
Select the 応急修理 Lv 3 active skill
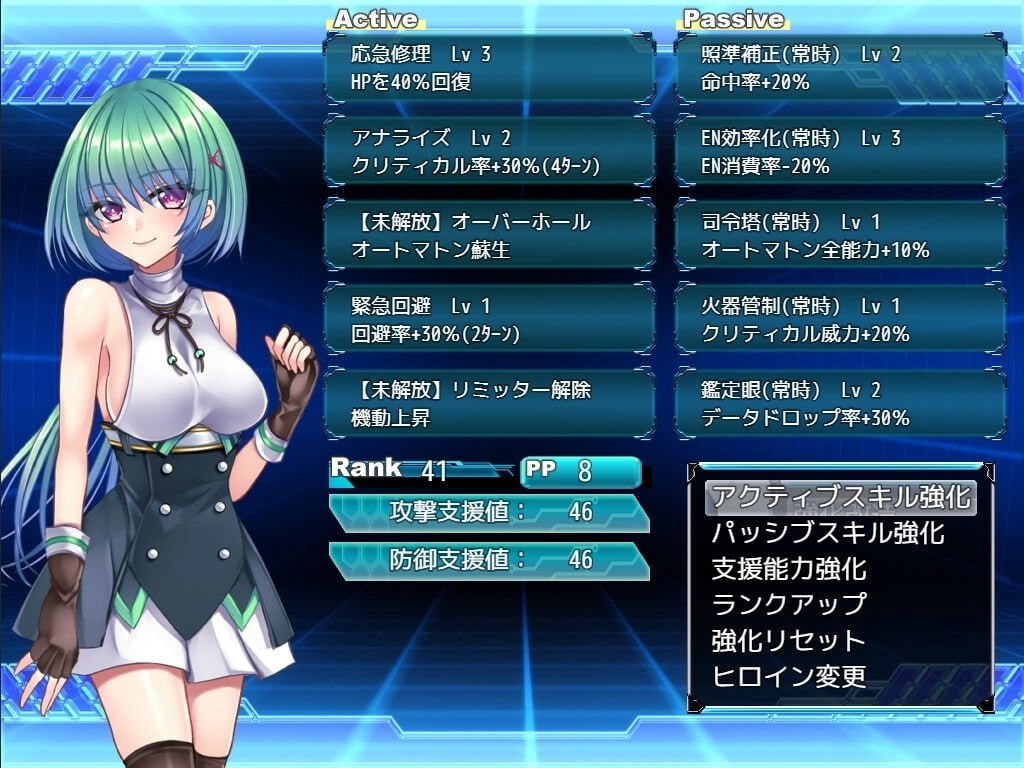[x=489, y=68]
